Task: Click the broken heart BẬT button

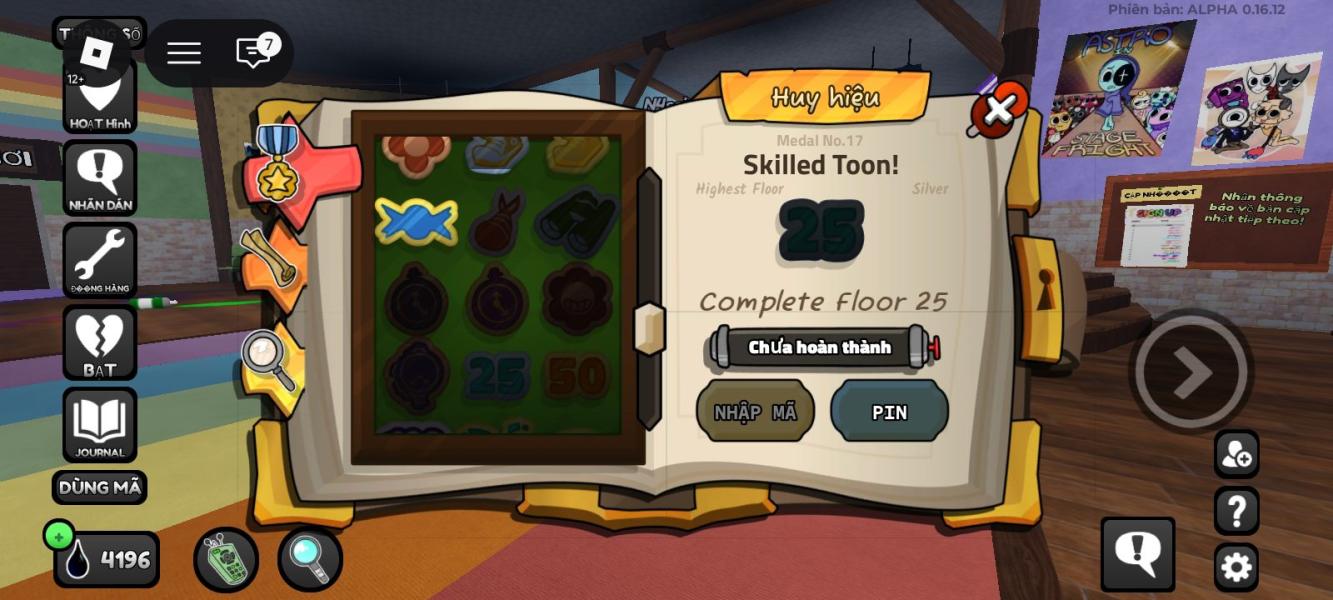Action: pos(100,342)
